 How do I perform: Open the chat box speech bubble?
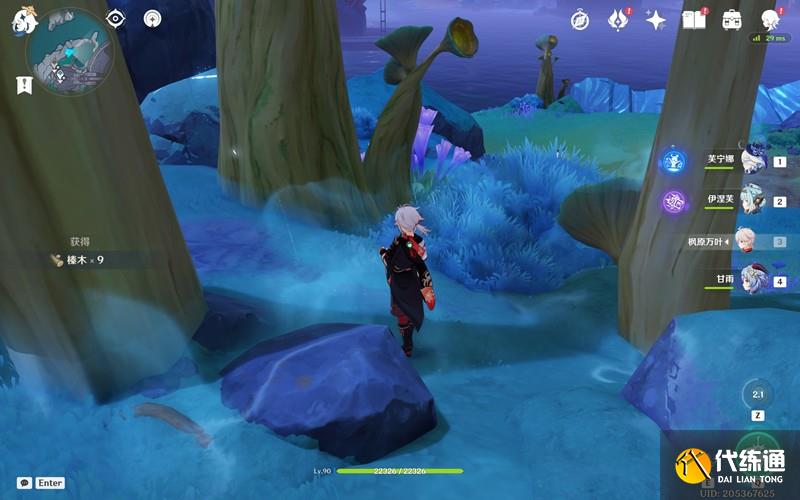[24, 482]
